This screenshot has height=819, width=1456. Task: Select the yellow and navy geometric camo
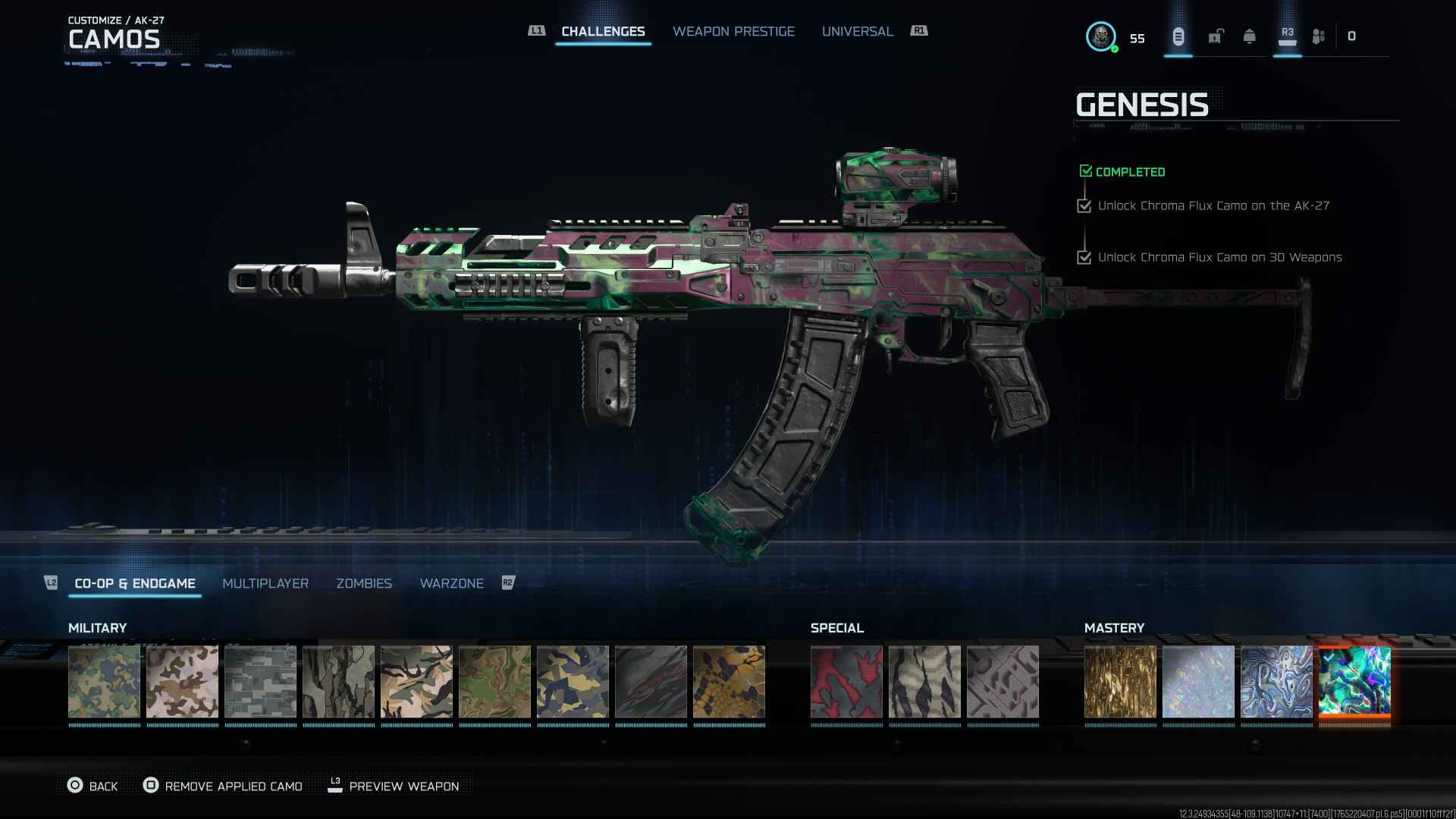573,681
